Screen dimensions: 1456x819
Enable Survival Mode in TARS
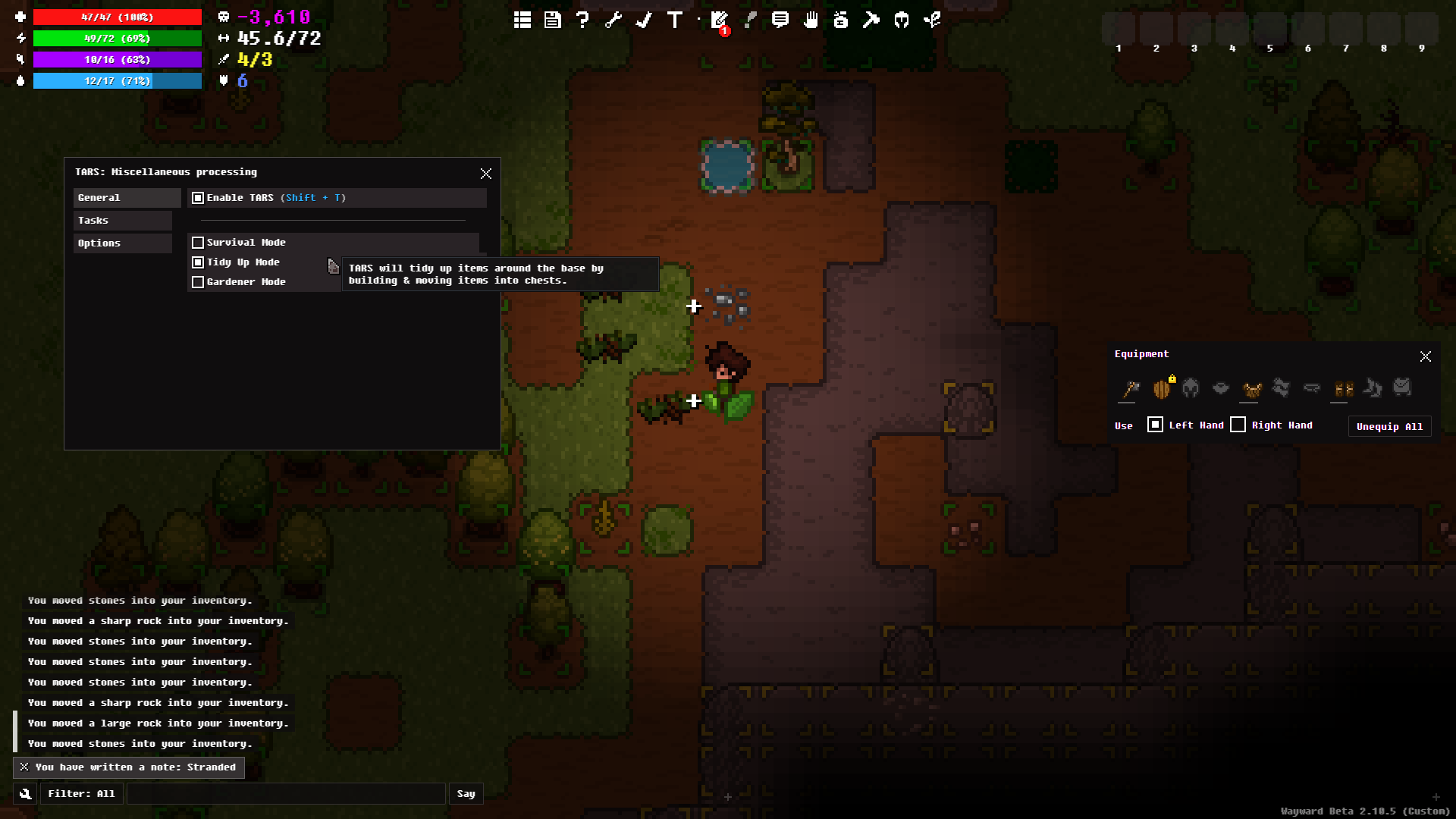(198, 243)
